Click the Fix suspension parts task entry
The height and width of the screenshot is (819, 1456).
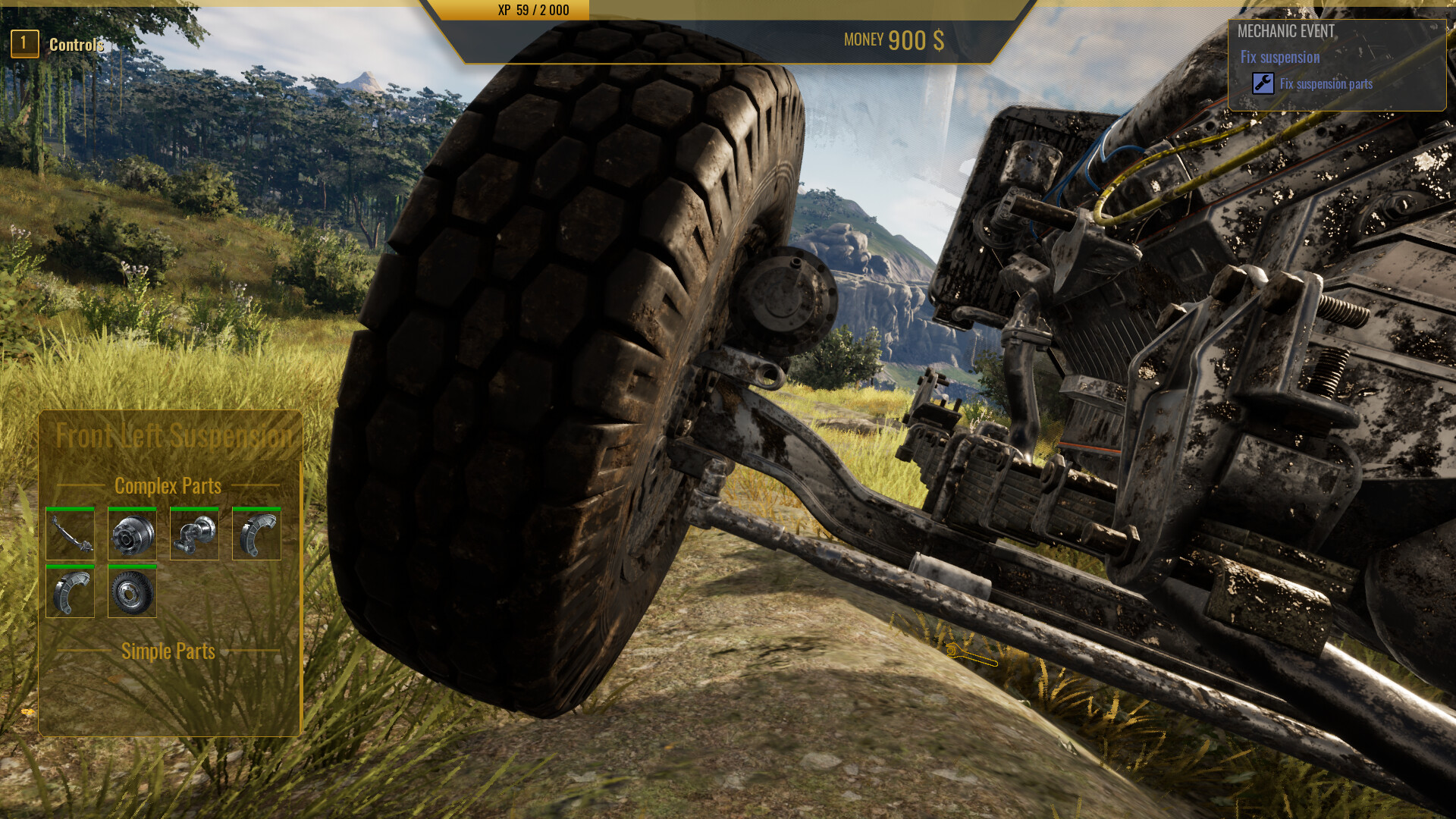[x=1325, y=84]
